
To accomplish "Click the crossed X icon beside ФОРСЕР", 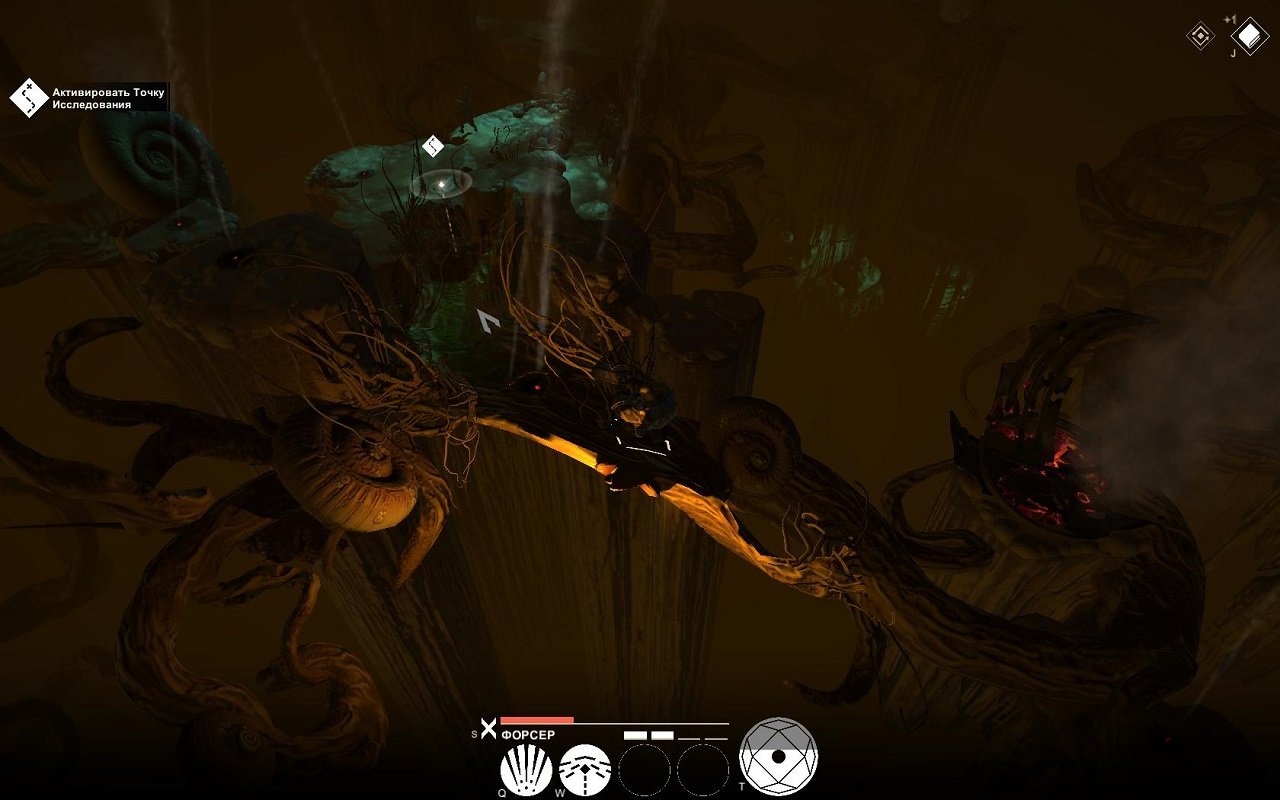I will pos(488,730).
